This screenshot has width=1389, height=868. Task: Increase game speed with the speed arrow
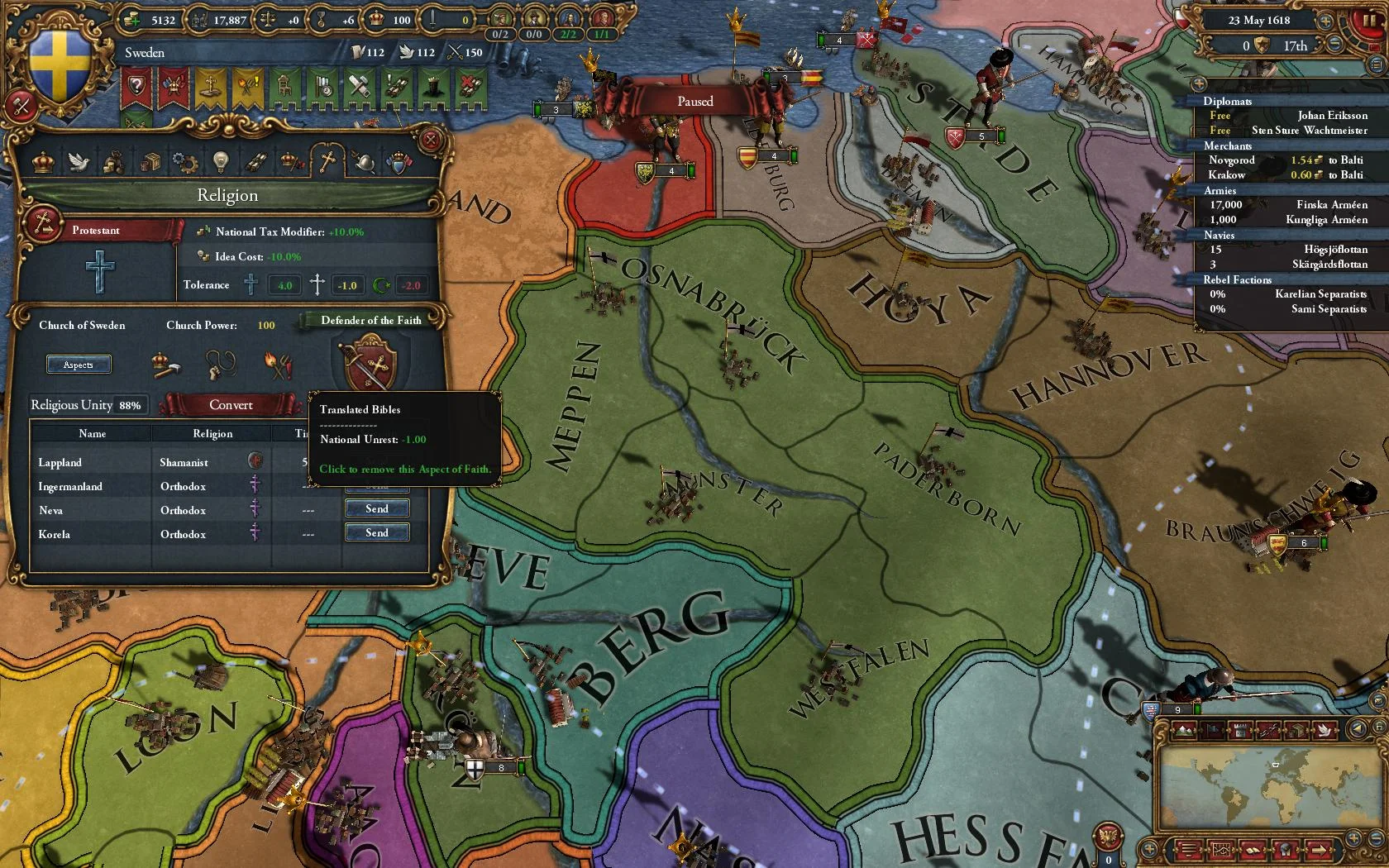[x=1325, y=21]
